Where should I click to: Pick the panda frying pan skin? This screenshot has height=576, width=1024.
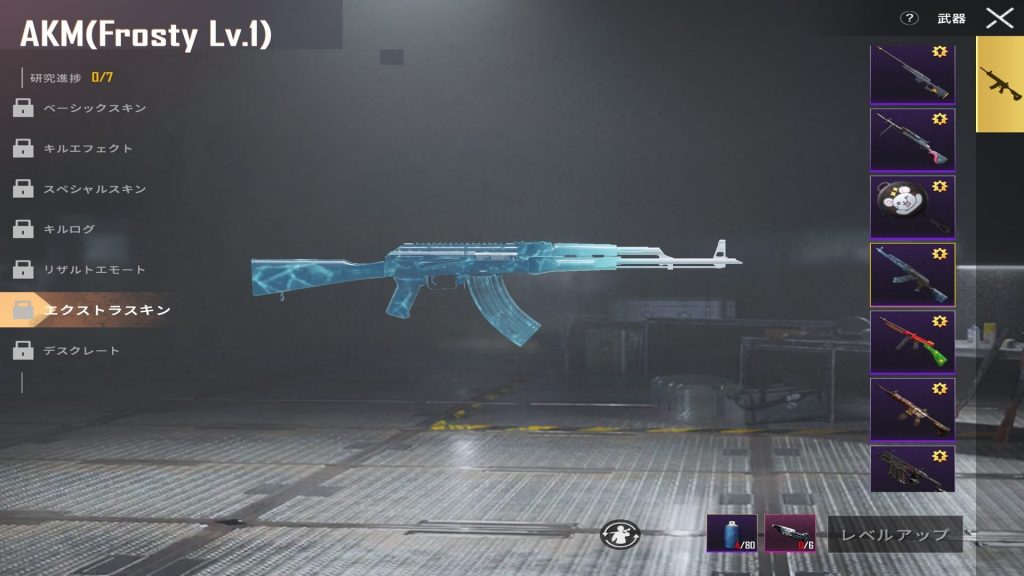(x=912, y=207)
